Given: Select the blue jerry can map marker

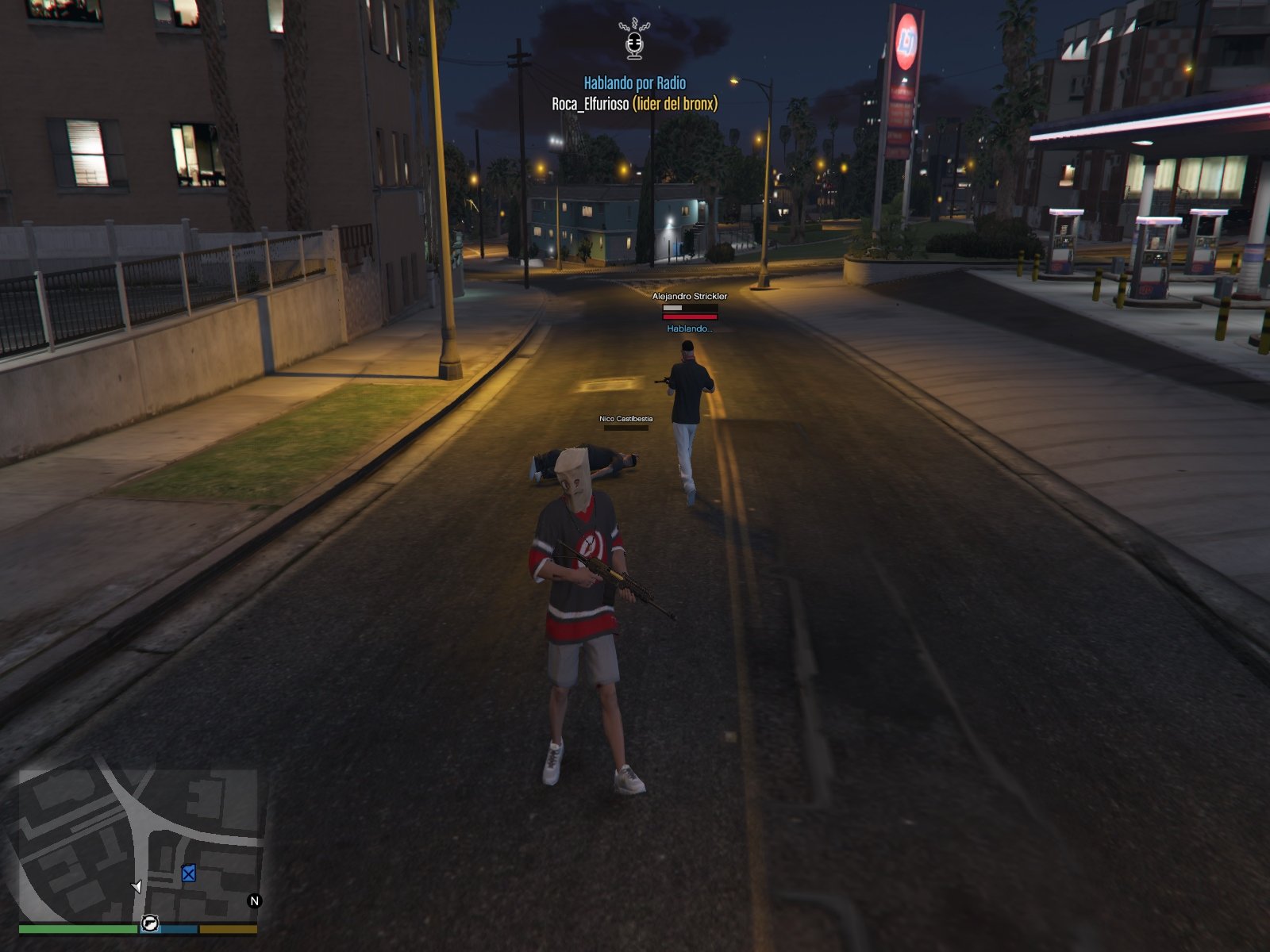Looking at the screenshot, I should pyautogui.click(x=188, y=873).
